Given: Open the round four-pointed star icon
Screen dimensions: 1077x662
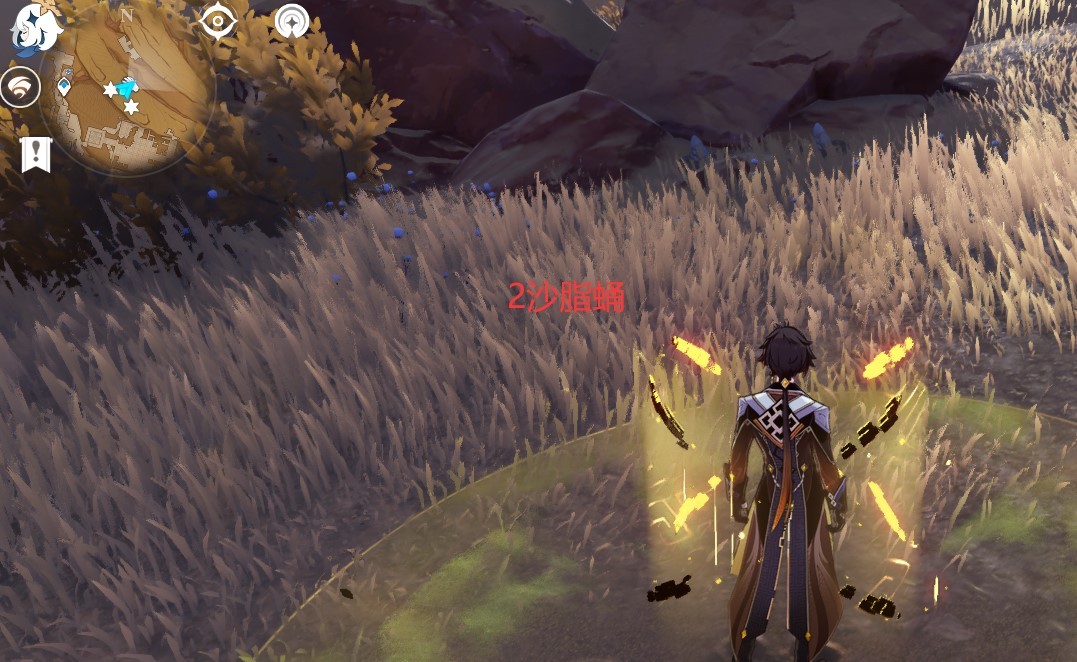Looking at the screenshot, I should tap(292, 20).
